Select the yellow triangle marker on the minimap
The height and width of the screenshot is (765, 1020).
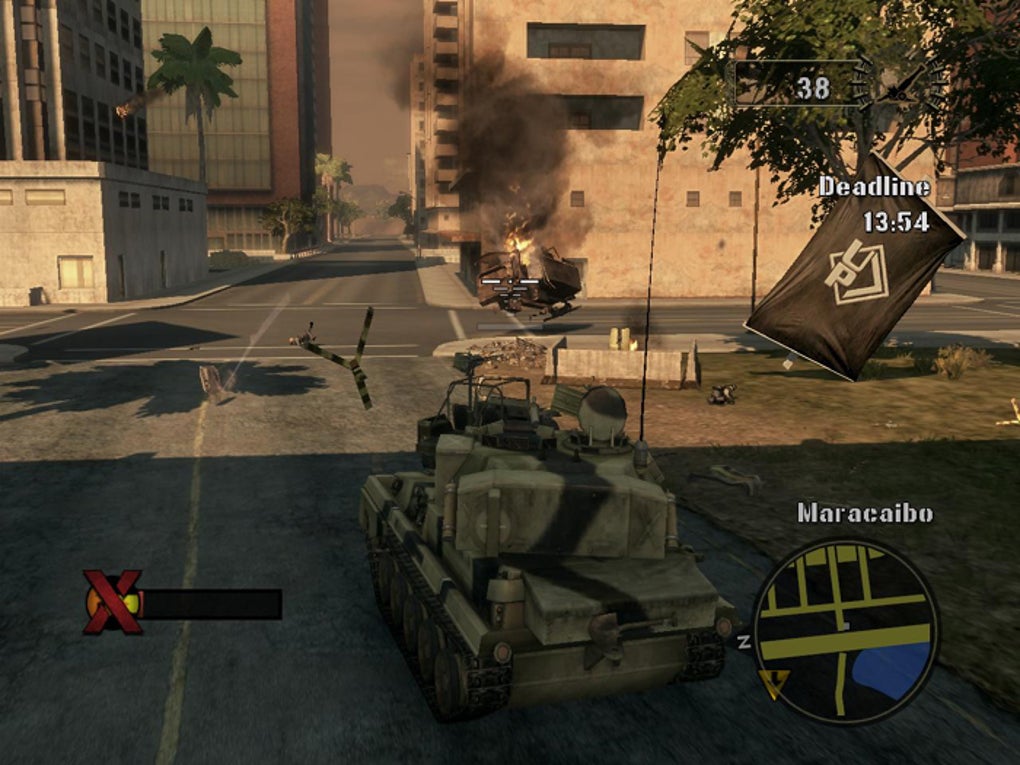click(x=772, y=682)
